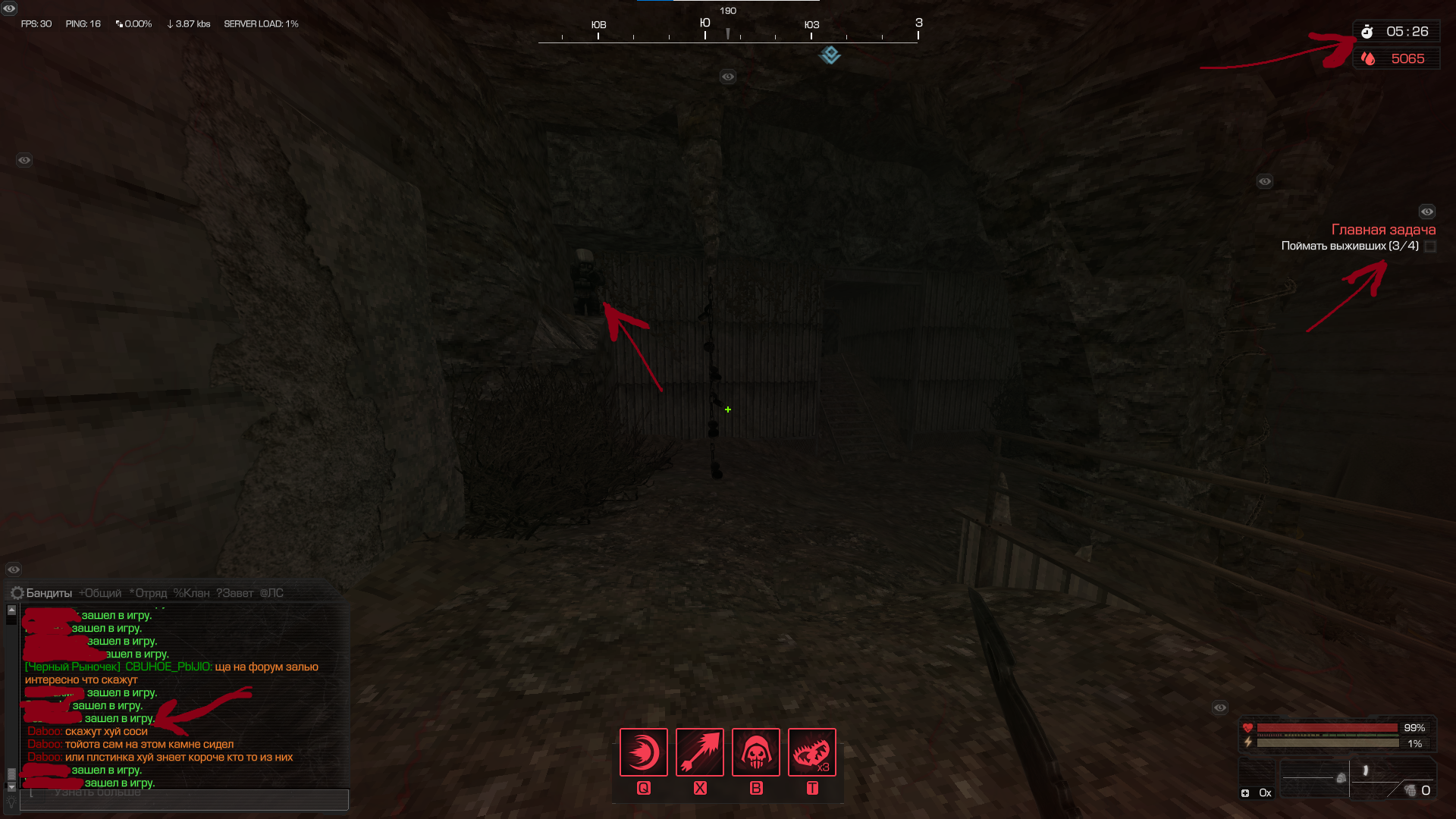Click the chat scroll-down arrow
1456x819 pixels.
[11, 786]
